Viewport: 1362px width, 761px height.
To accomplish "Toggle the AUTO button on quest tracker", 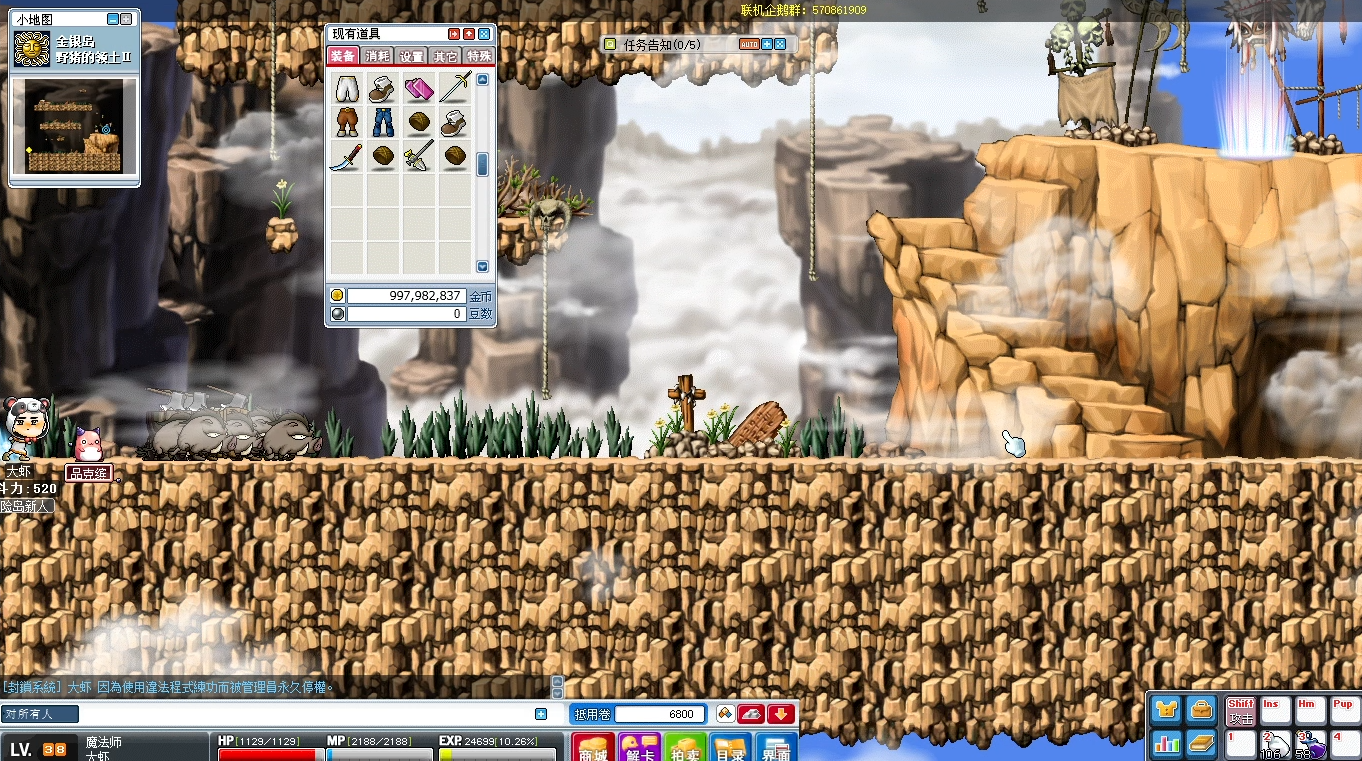I will [x=749, y=44].
